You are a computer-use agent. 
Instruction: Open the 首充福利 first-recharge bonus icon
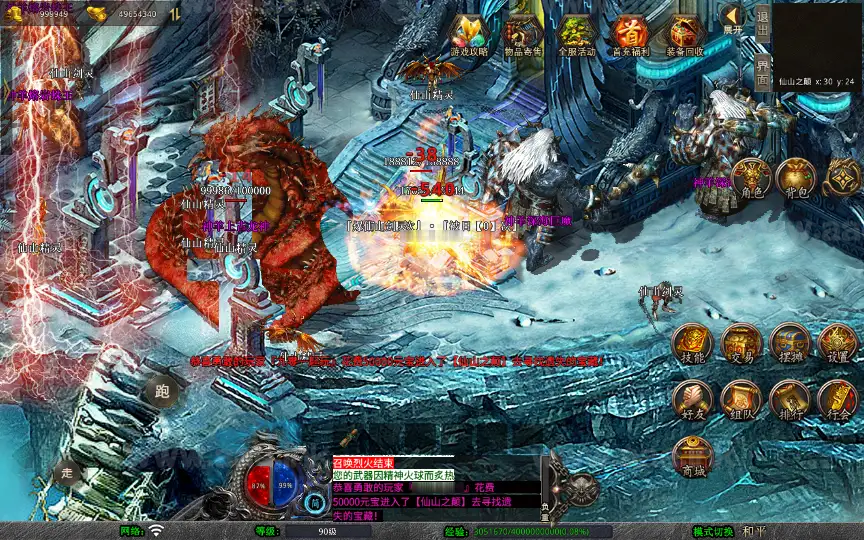coord(630,36)
